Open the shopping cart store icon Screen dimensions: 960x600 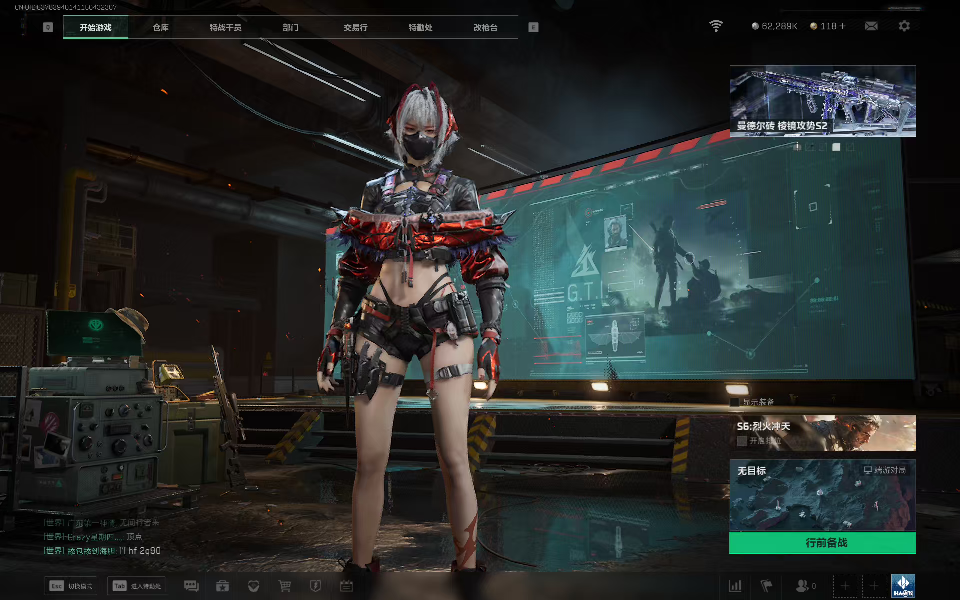pyautogui.click(x=284, y=586)
